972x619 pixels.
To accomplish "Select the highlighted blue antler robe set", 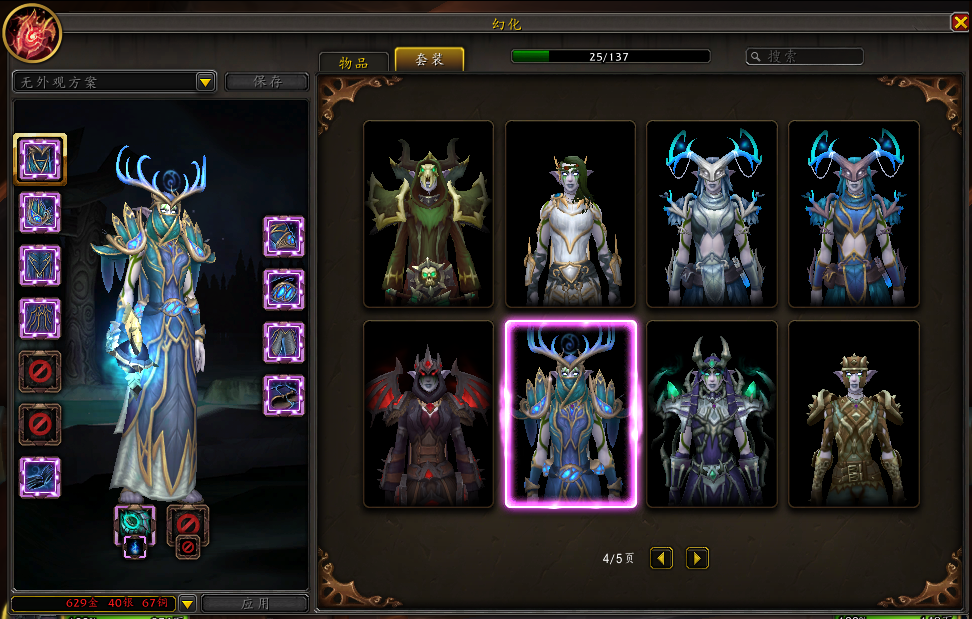I will click(570, 414).
